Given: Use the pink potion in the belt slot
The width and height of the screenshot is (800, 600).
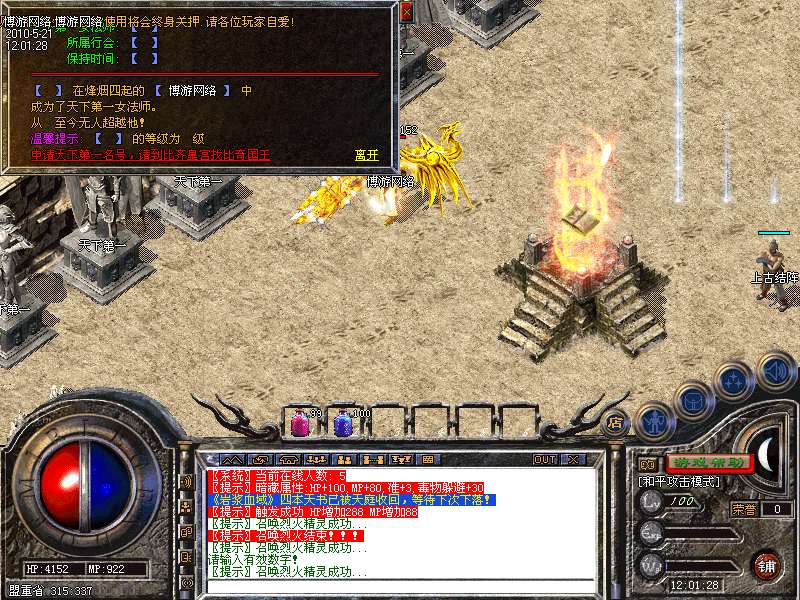Looking at the screenshot, I should [x=299, y=423].
